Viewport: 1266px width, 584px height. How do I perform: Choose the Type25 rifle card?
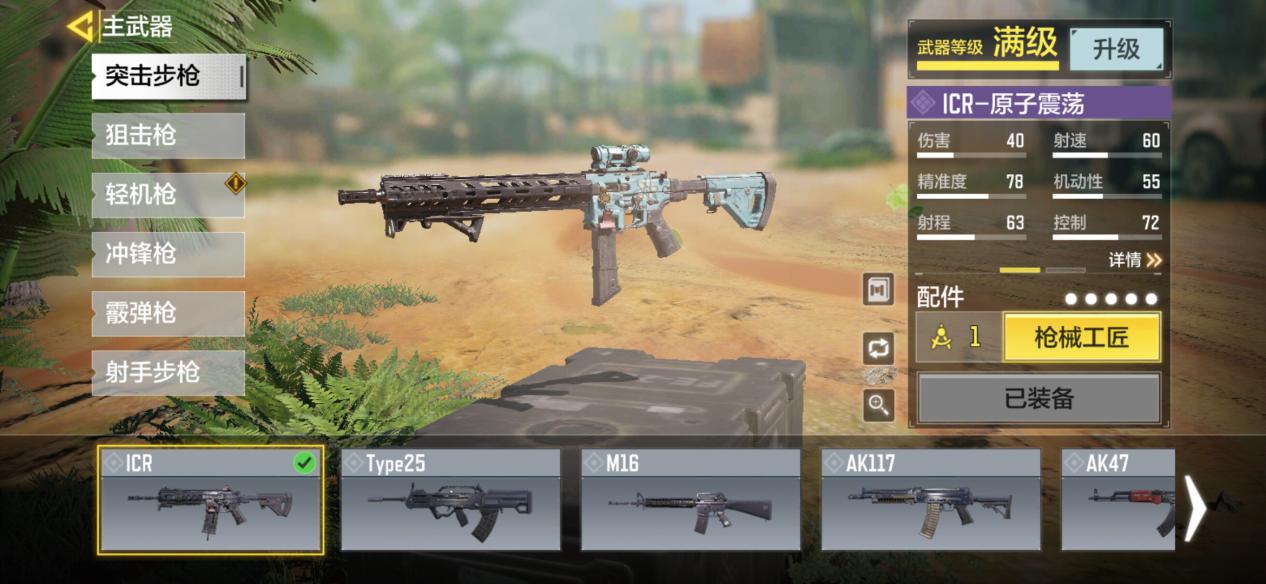coord(450,499)
